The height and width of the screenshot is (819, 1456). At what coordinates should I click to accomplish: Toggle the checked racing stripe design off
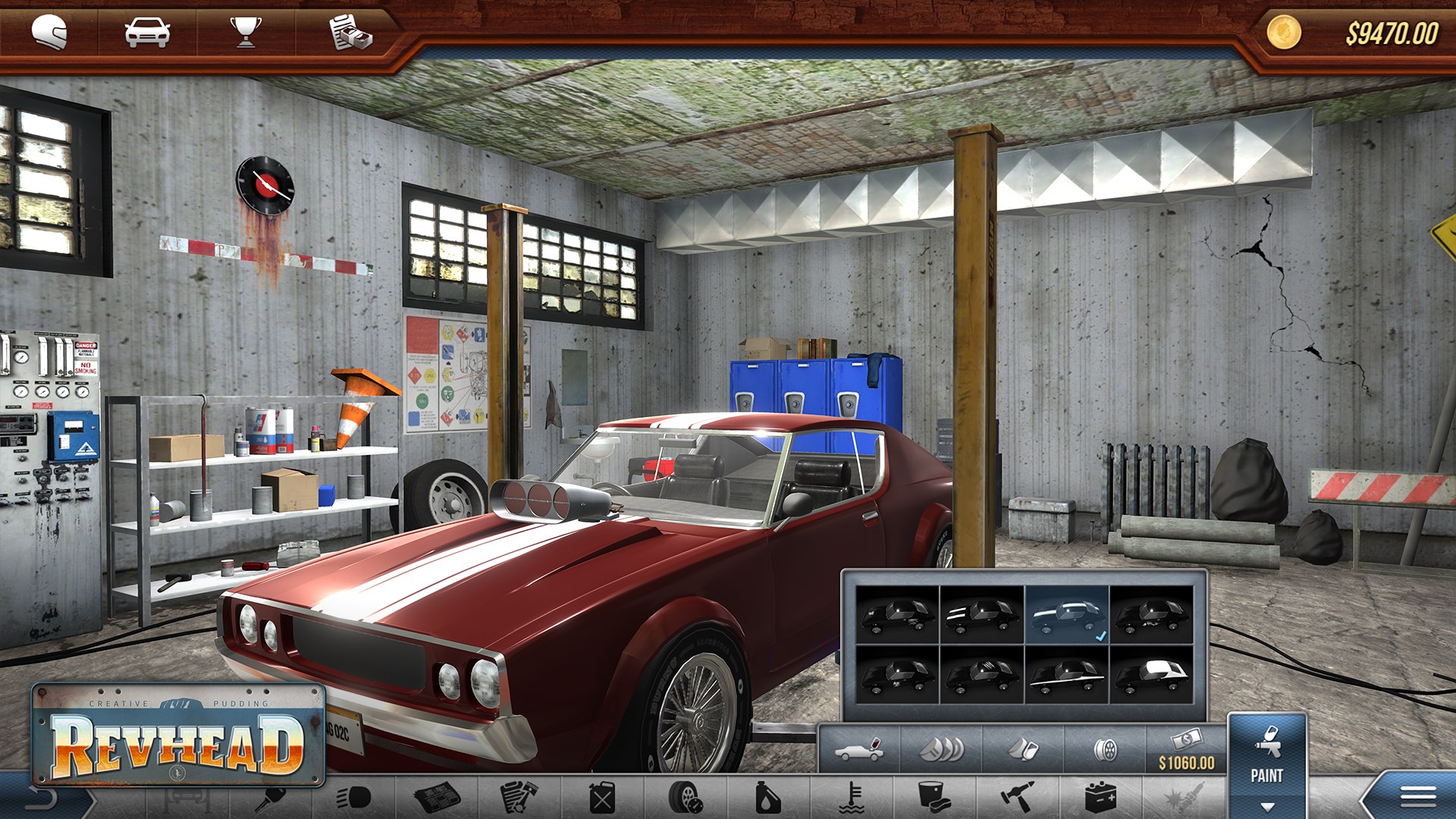[x=1067, y=616]
